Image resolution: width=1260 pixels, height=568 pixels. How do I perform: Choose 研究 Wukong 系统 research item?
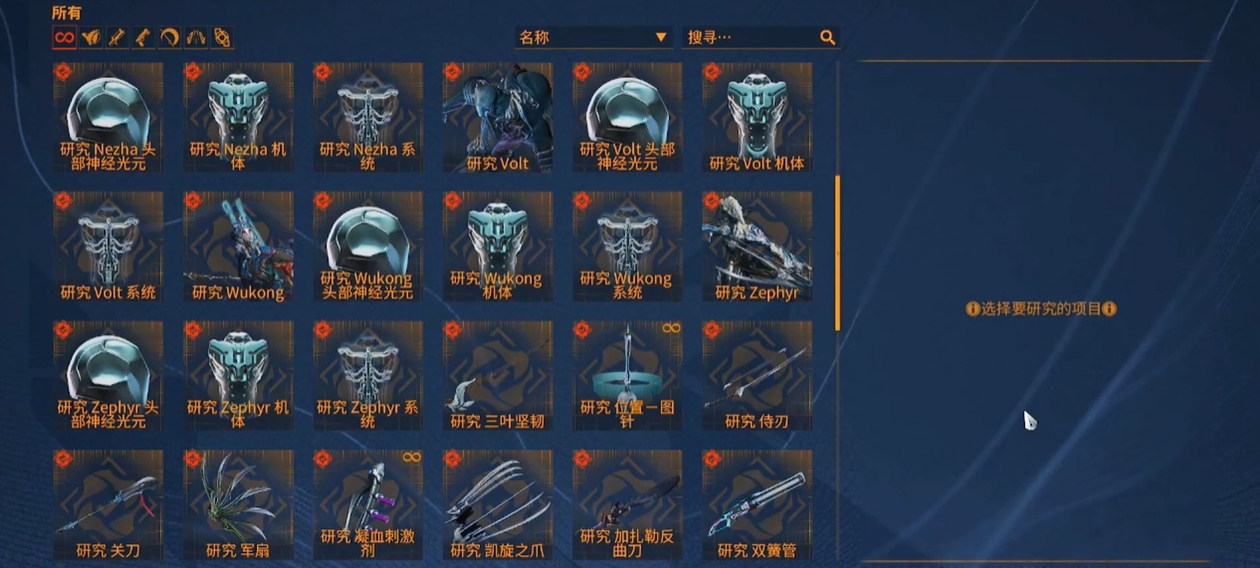[627, 246]
